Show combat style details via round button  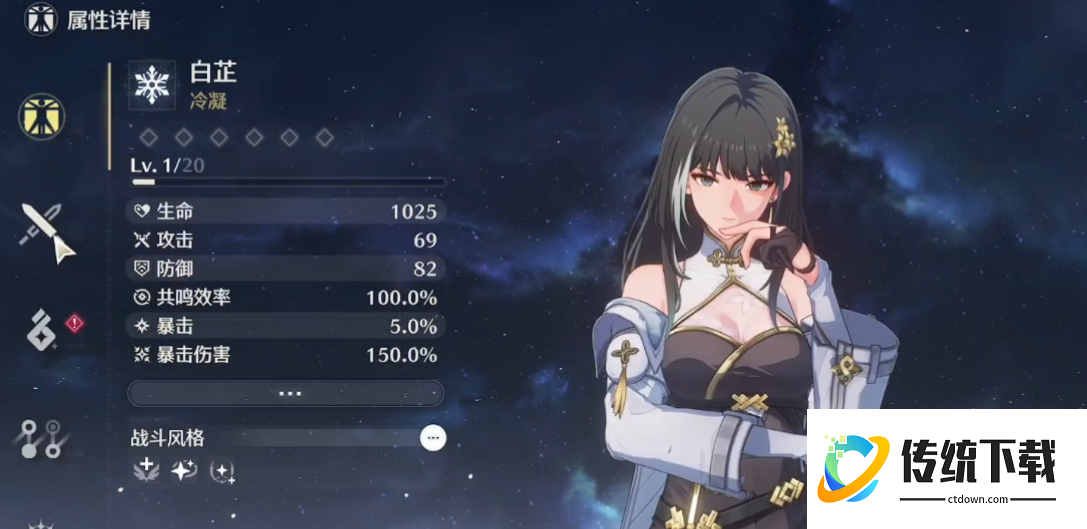pos(432,437)
